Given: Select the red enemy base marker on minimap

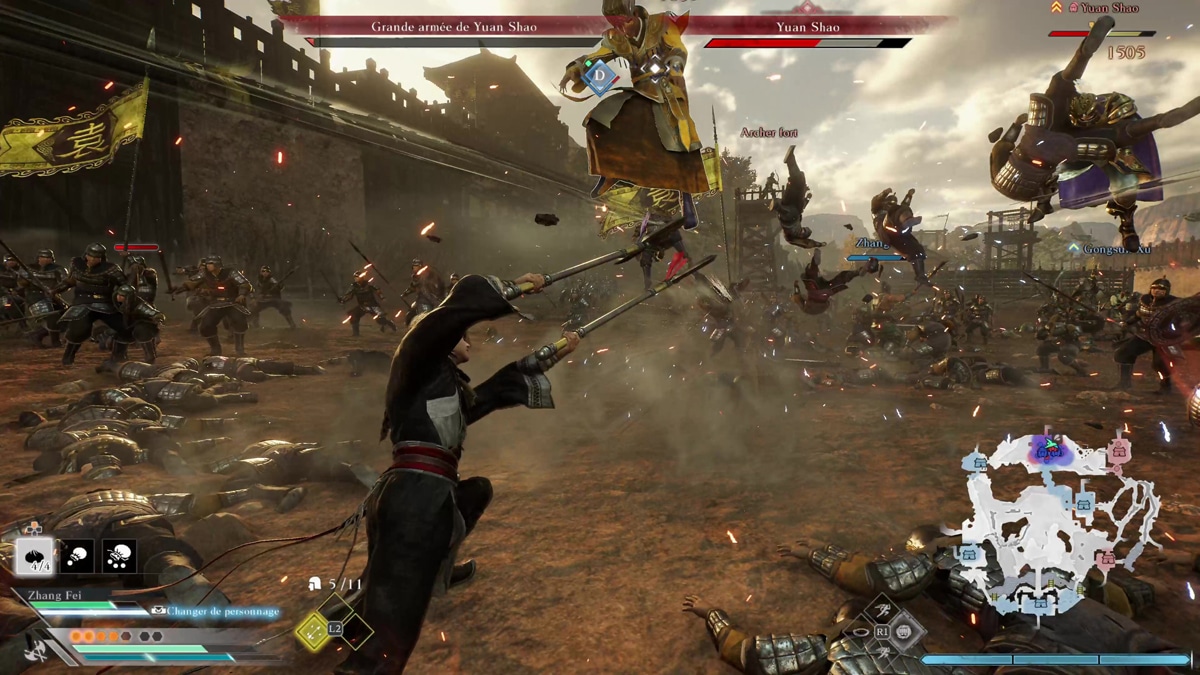Looking at the screenshot, I should (1118, 448).
